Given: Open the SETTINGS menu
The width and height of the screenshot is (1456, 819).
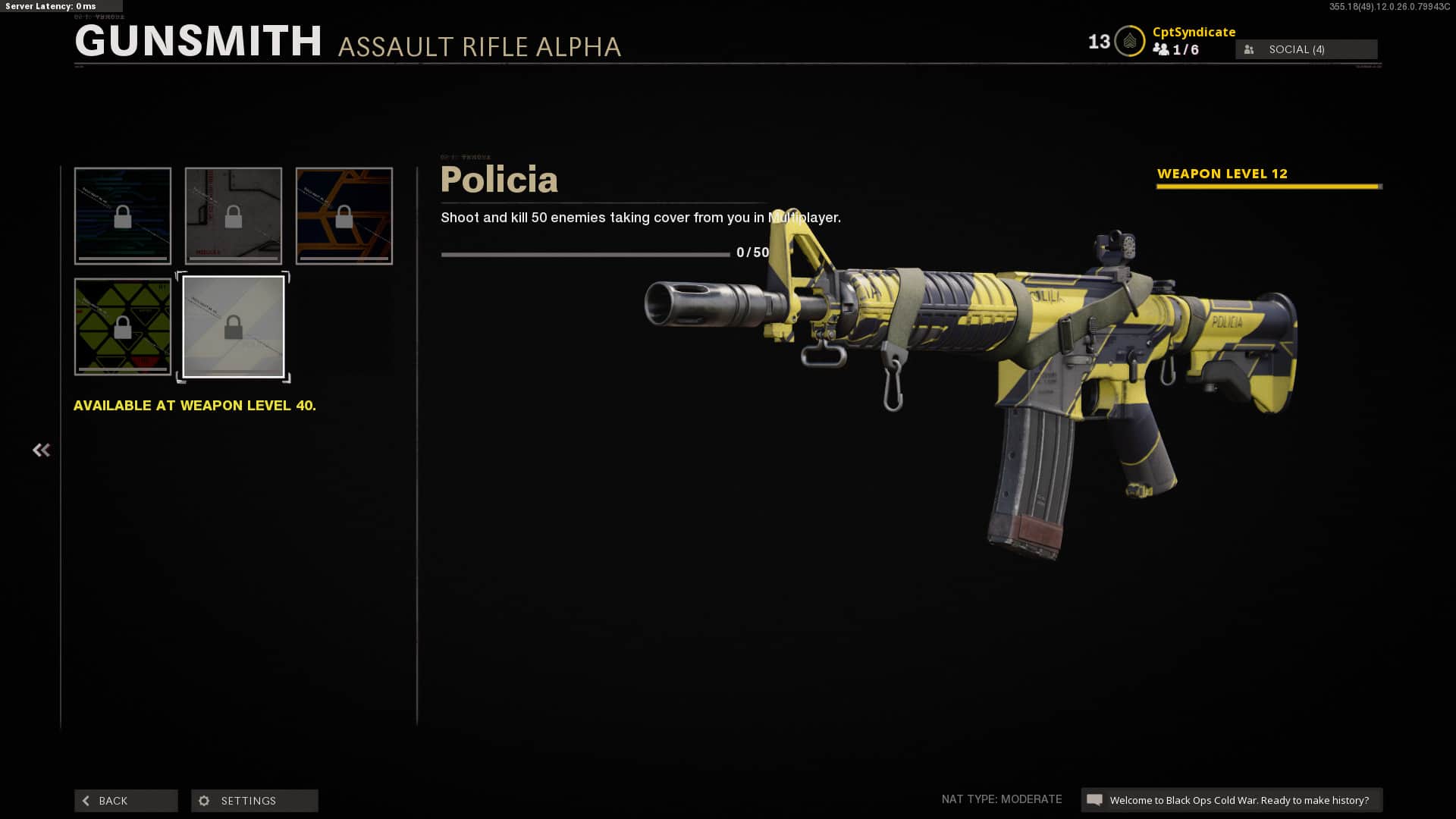Looking at the screenshot, I should coord(254,801).
